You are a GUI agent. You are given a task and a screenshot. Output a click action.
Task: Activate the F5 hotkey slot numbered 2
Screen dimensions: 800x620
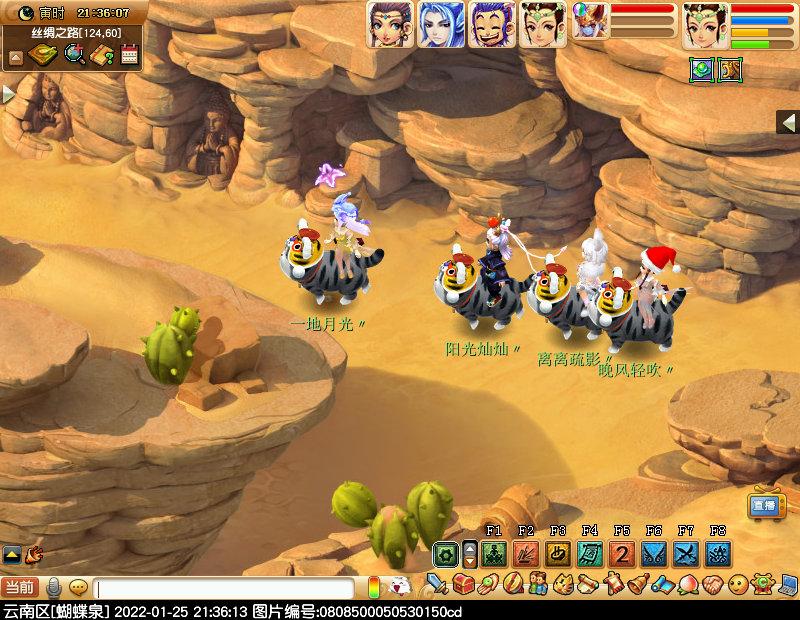pos(622,554)
